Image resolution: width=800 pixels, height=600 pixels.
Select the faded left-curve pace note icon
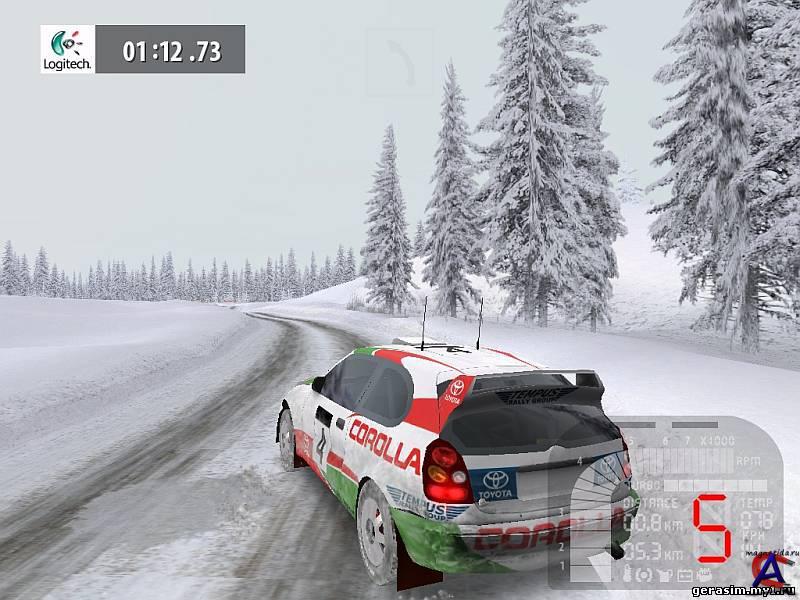point(400,62)
